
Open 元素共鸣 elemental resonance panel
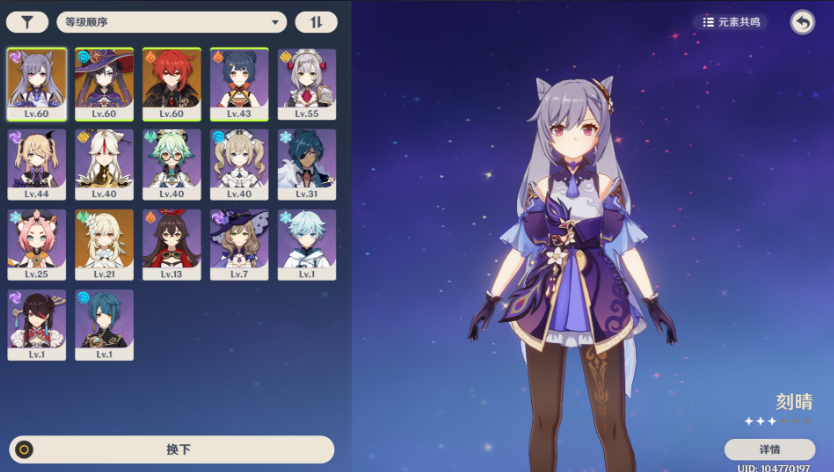pos(731,22)
